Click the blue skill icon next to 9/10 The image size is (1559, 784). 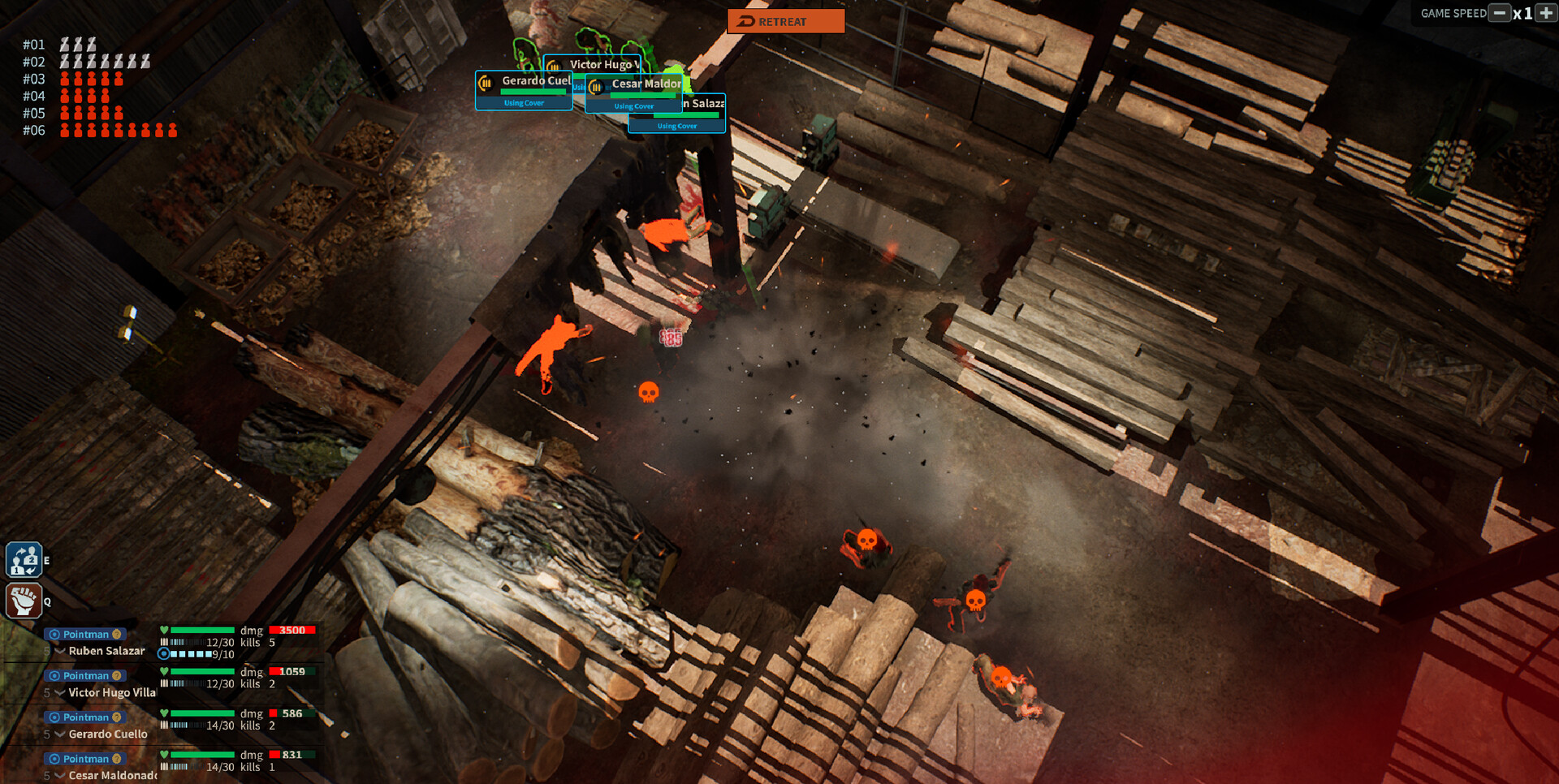coord(165,654)
